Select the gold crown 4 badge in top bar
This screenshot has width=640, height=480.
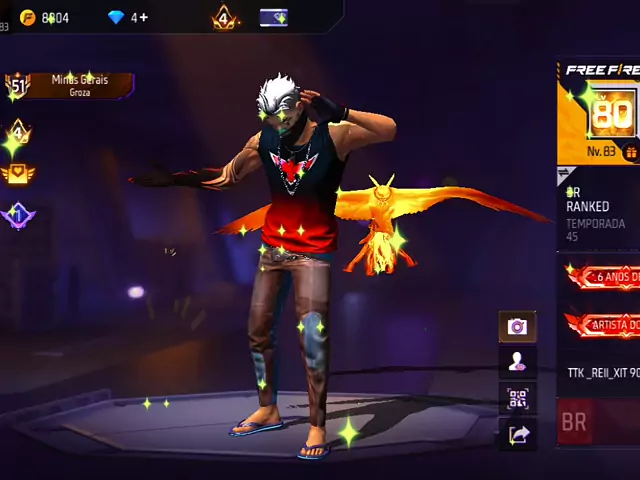(x=224, y=17)
